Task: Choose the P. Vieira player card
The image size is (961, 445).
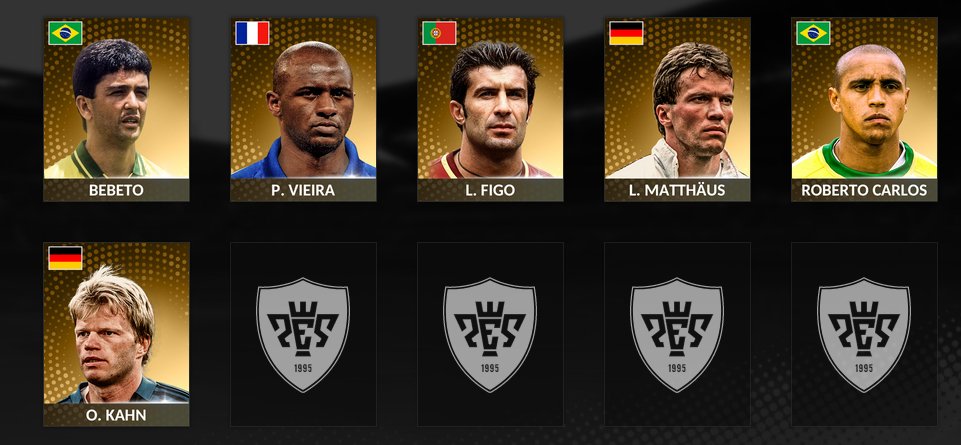Action: tap(303, 109)
